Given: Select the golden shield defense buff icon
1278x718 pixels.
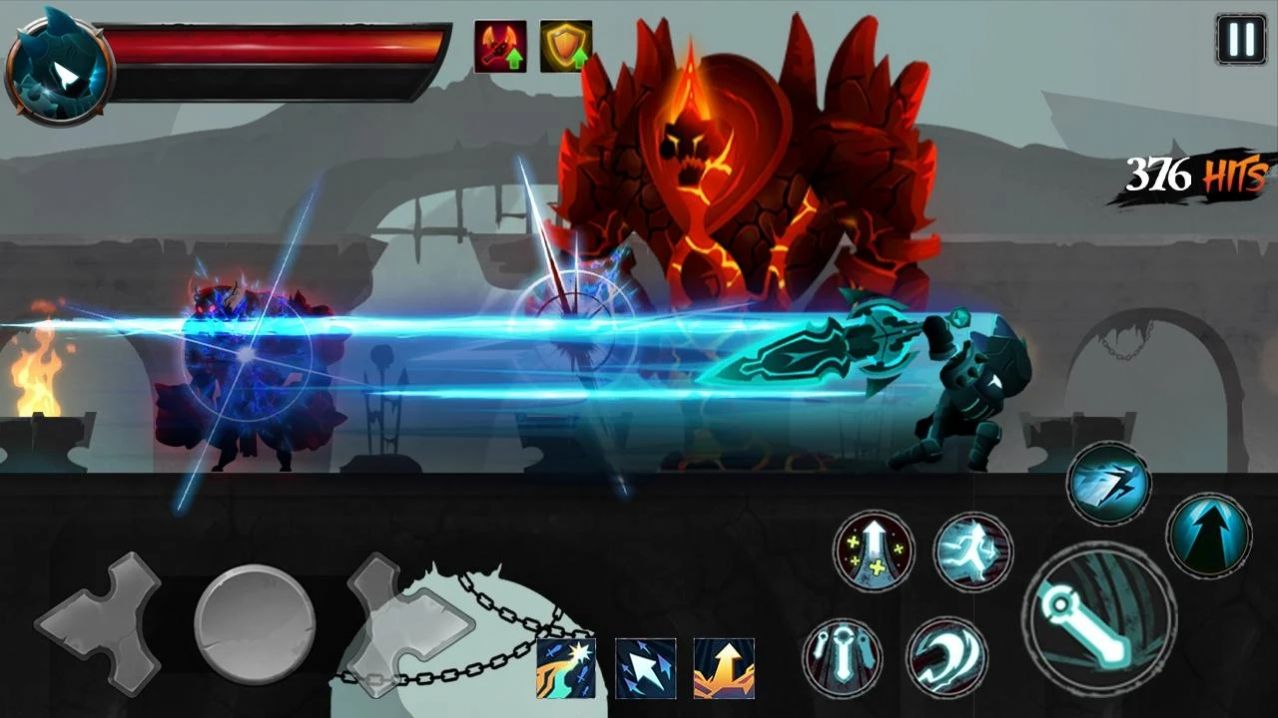Looking at the screenshot, I should click(x=566, y=46).
